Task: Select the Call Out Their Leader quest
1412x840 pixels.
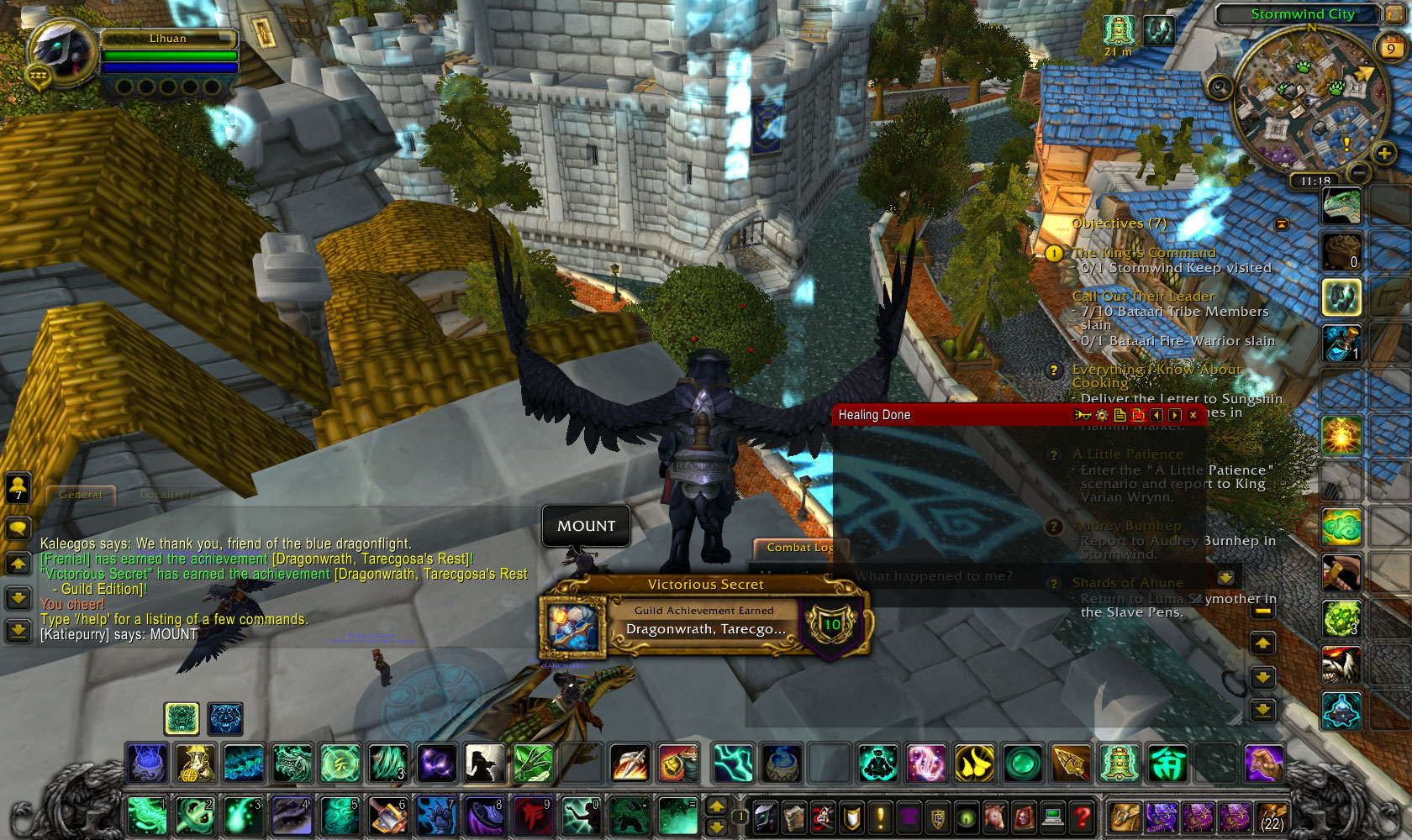Action: point(1143,297)
